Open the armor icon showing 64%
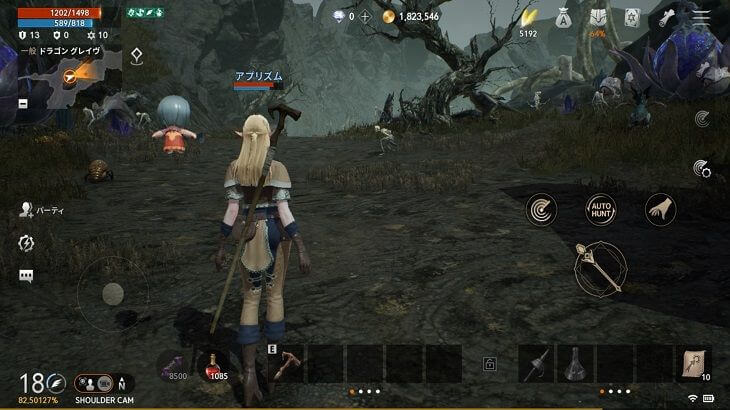The height and width of the screenshot is (410, 730). tap(598, 18)
